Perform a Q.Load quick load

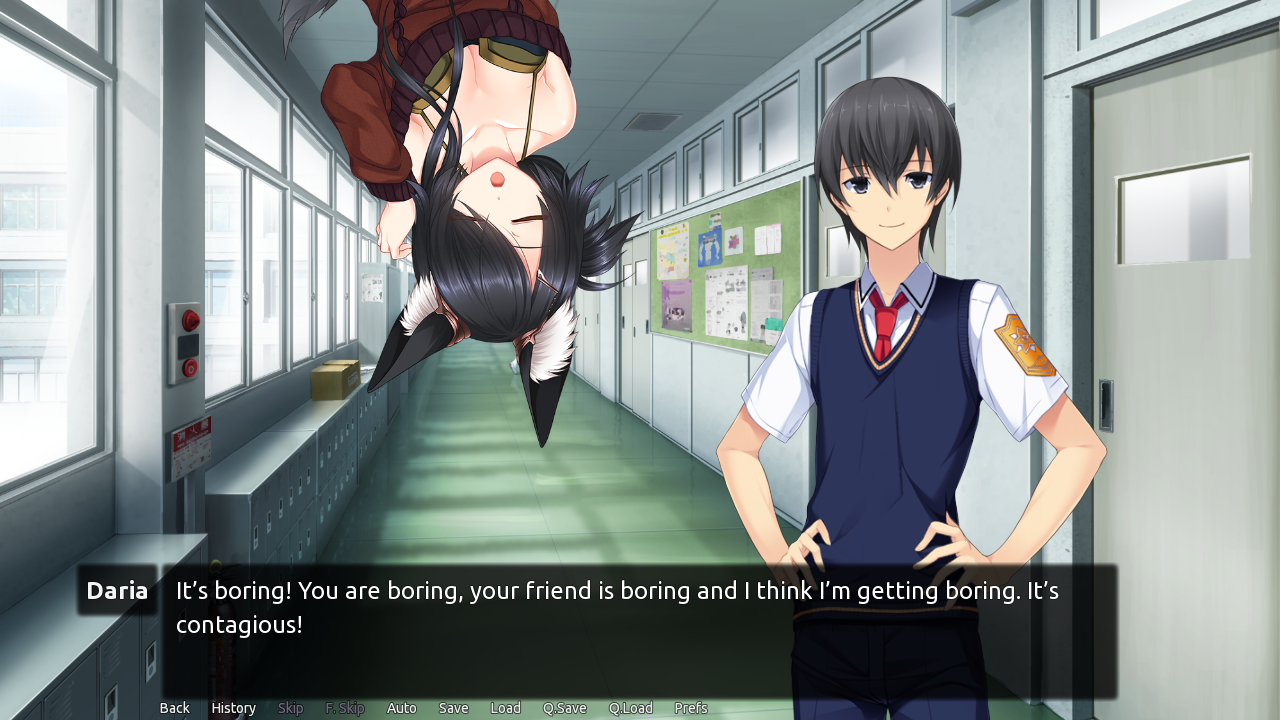630,707
